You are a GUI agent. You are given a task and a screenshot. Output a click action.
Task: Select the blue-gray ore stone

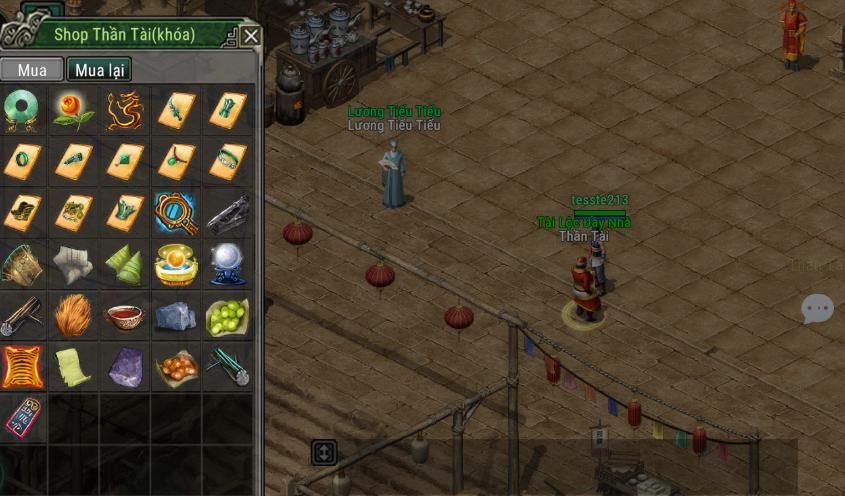click(x=176, y=317)
